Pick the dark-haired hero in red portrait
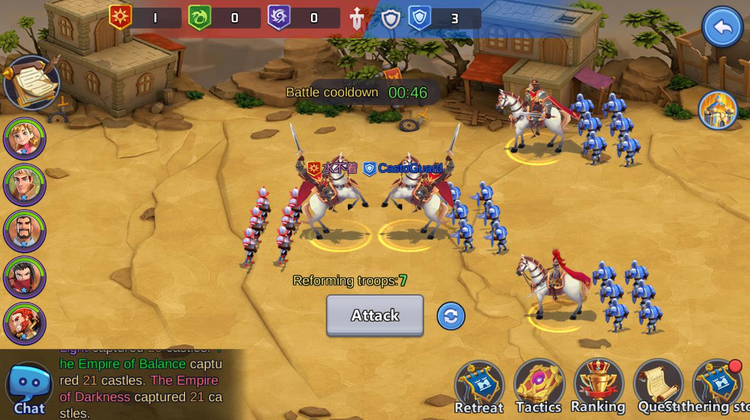750x420 pixels. (24, 277)
